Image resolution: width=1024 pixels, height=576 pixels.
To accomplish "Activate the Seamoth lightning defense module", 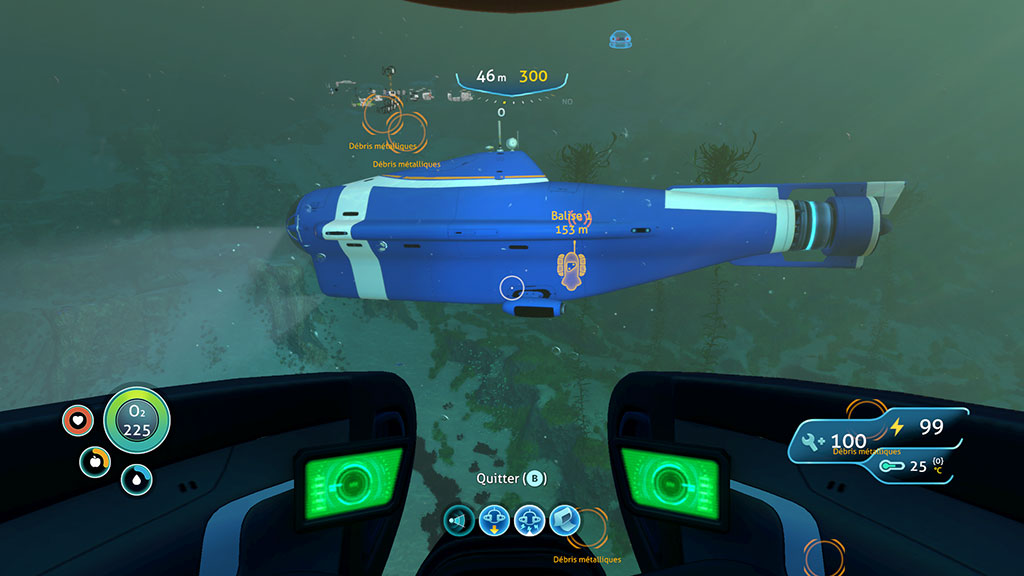I will pos(529,520).
